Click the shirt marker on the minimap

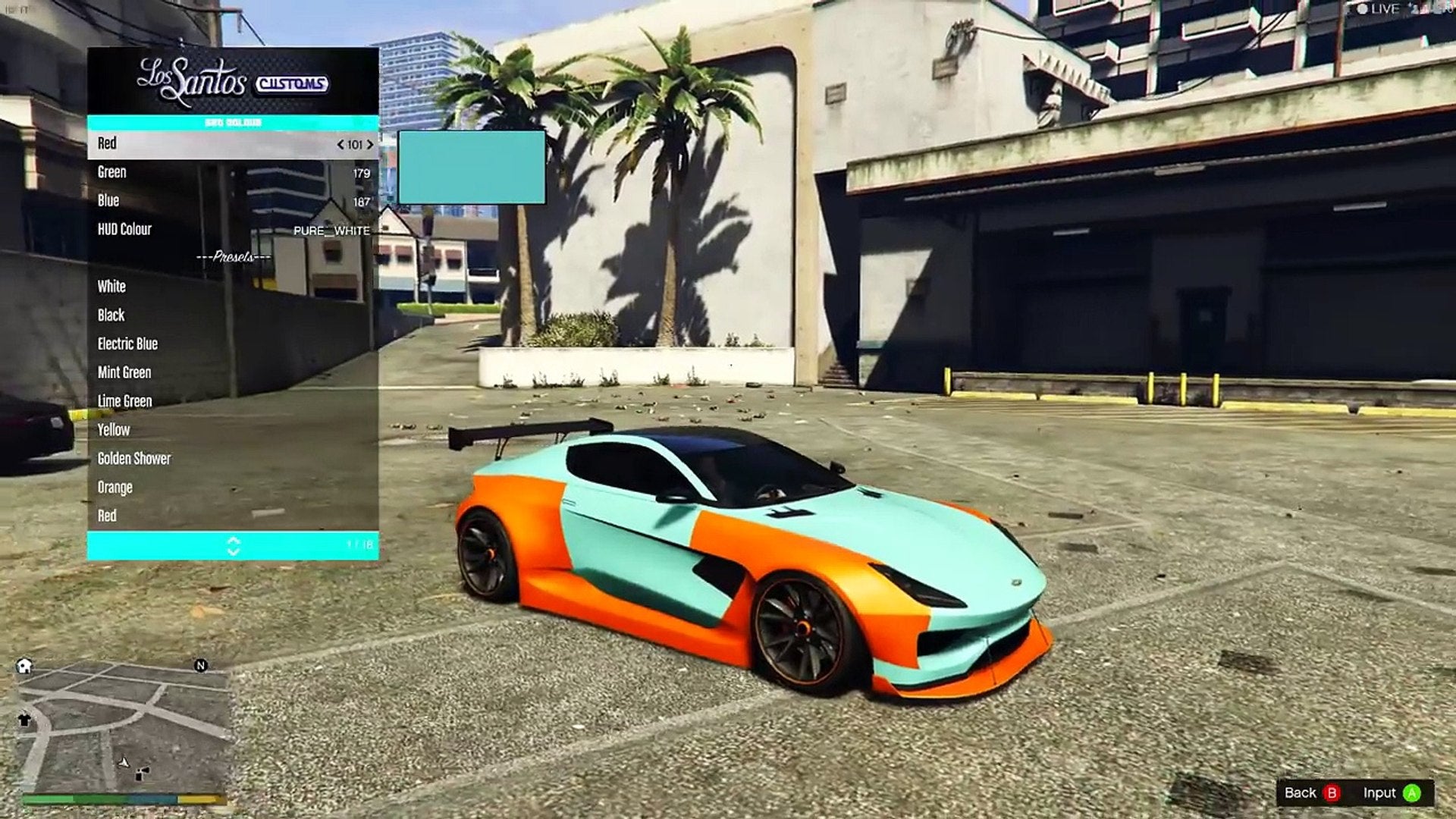click(24, 720)
